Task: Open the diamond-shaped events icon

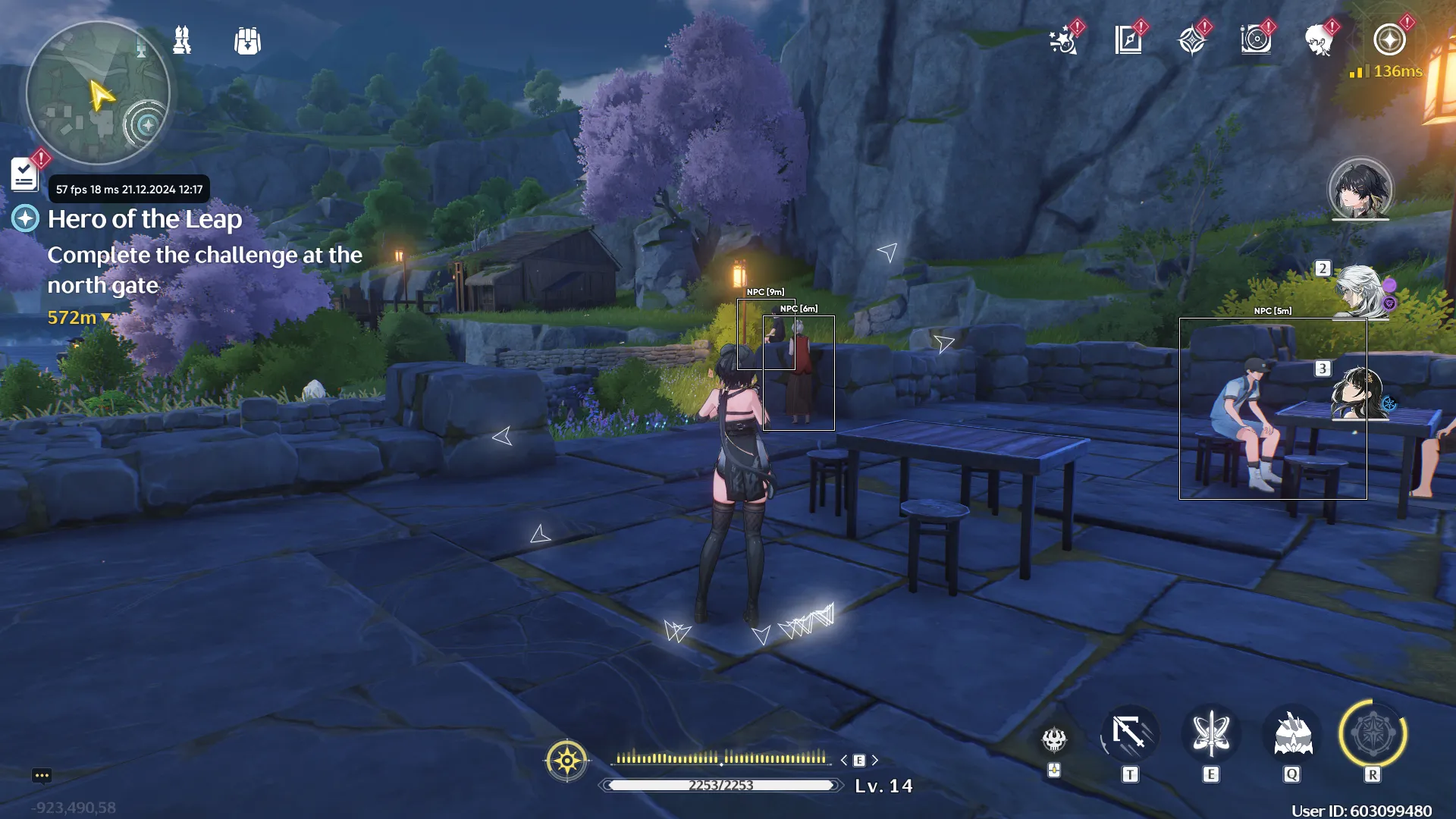Action: (1192, 40)
